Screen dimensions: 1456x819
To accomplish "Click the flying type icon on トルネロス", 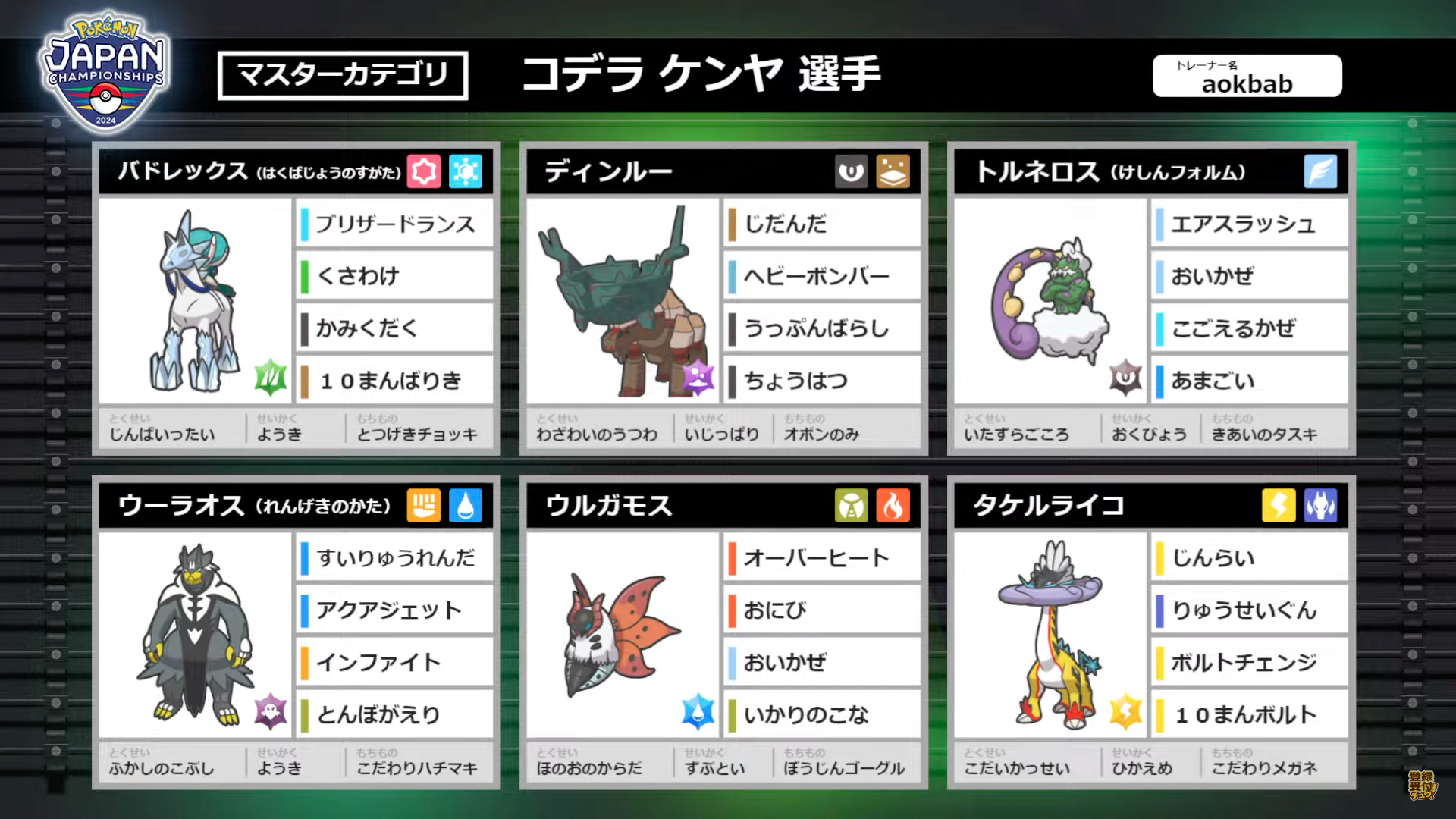I will (x=1320, y=171).
